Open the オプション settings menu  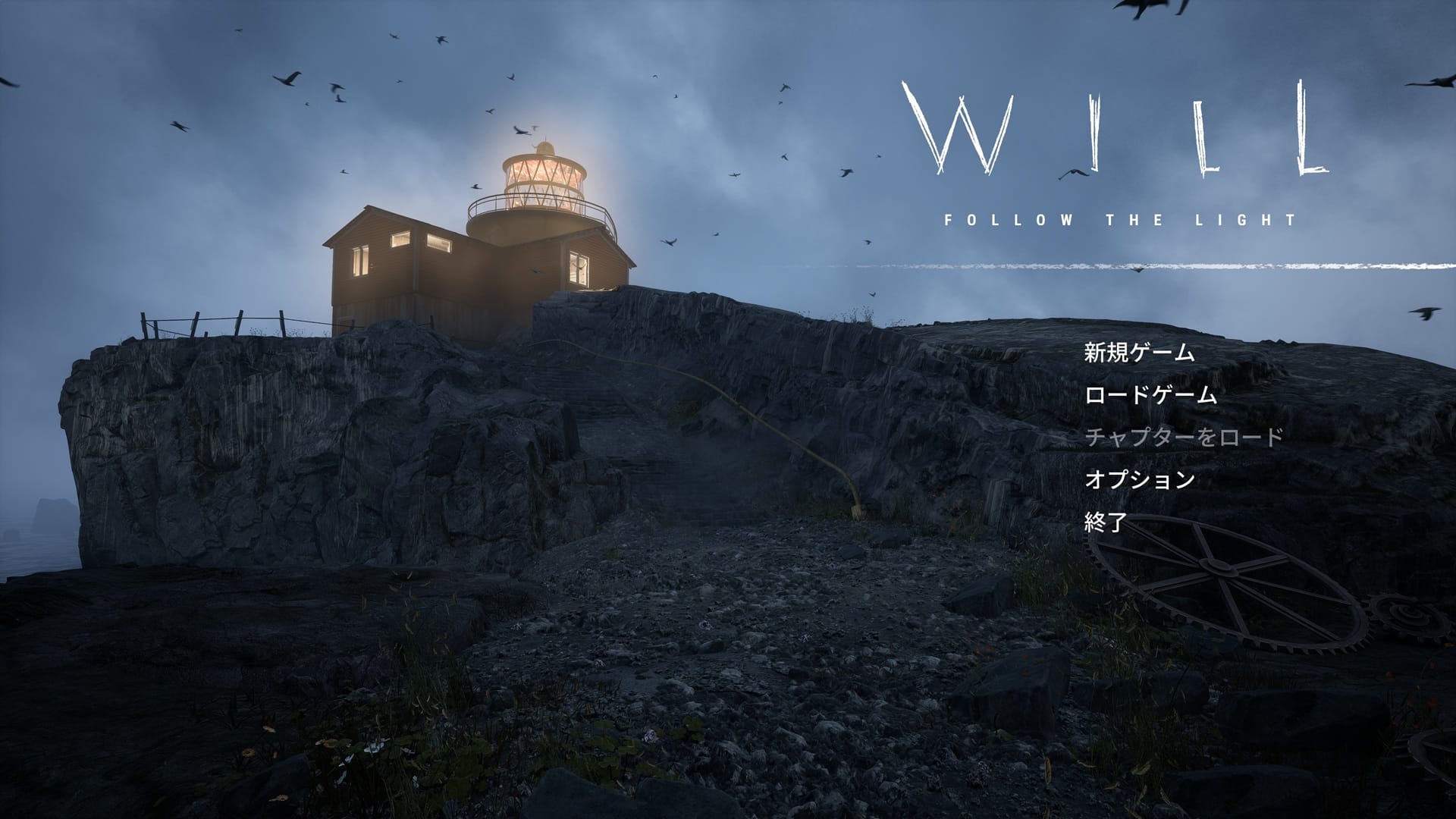1140,480
